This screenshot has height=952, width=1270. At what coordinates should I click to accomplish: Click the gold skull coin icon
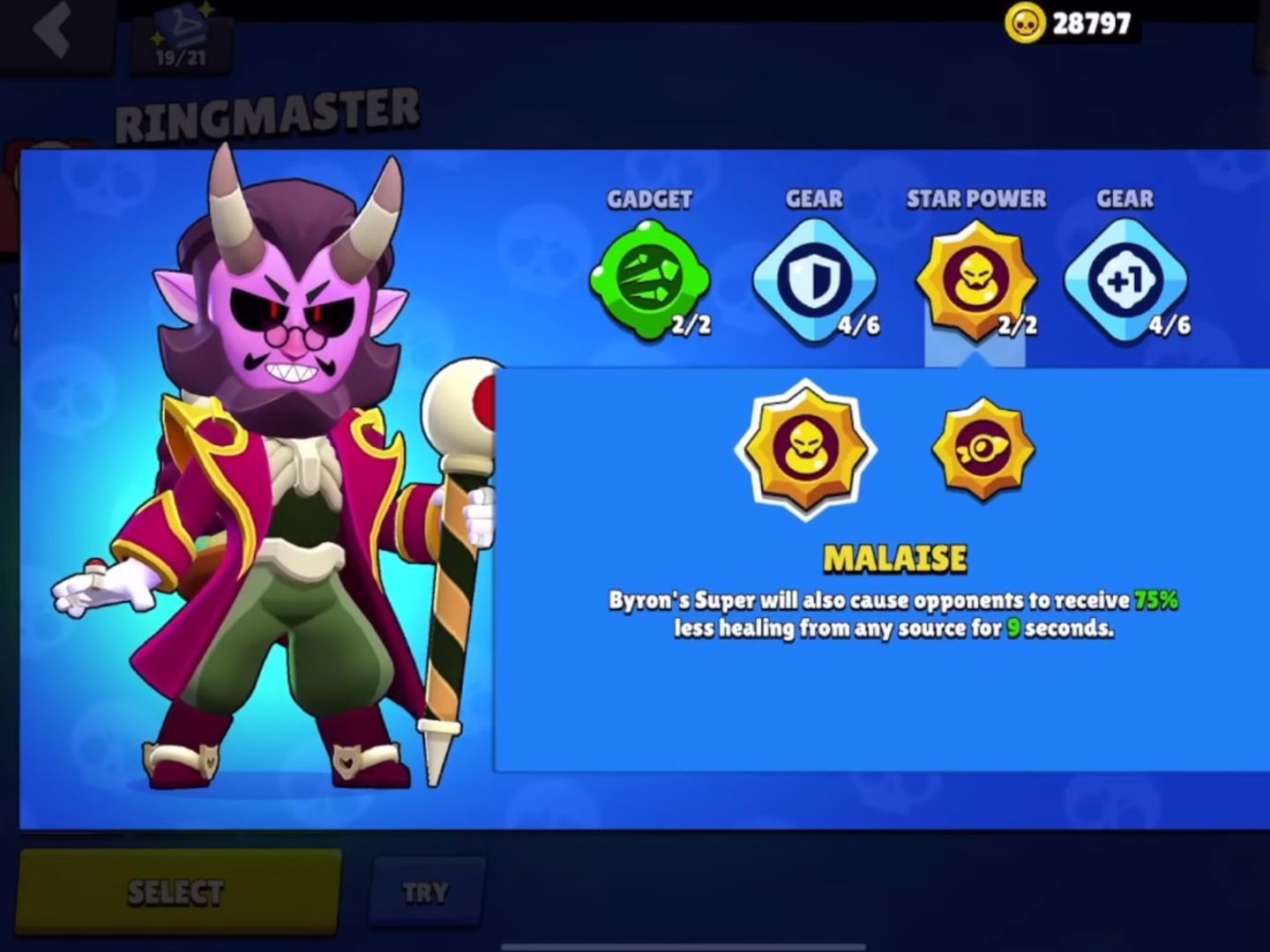pos(1027,21)
